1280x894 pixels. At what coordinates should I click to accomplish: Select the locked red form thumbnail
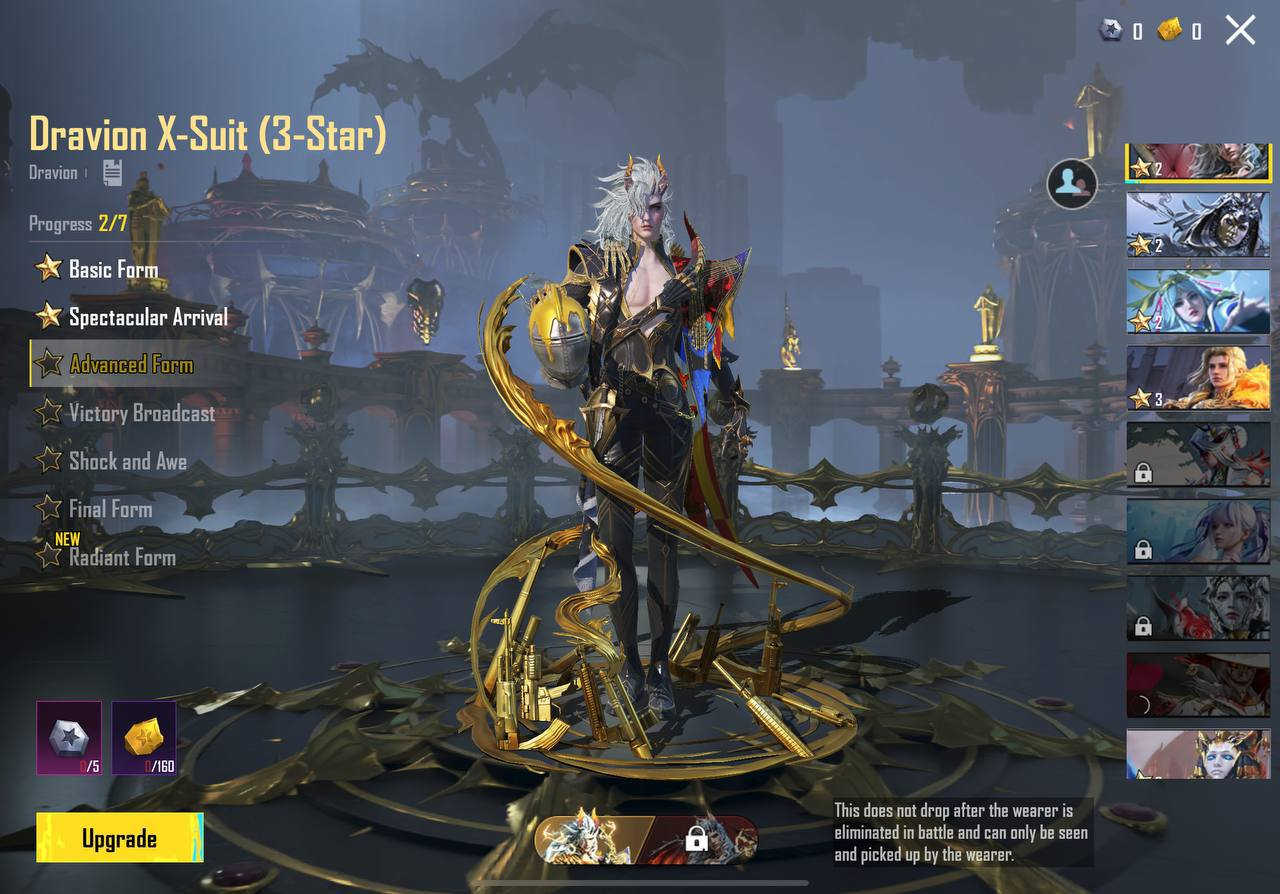(703, 839)
